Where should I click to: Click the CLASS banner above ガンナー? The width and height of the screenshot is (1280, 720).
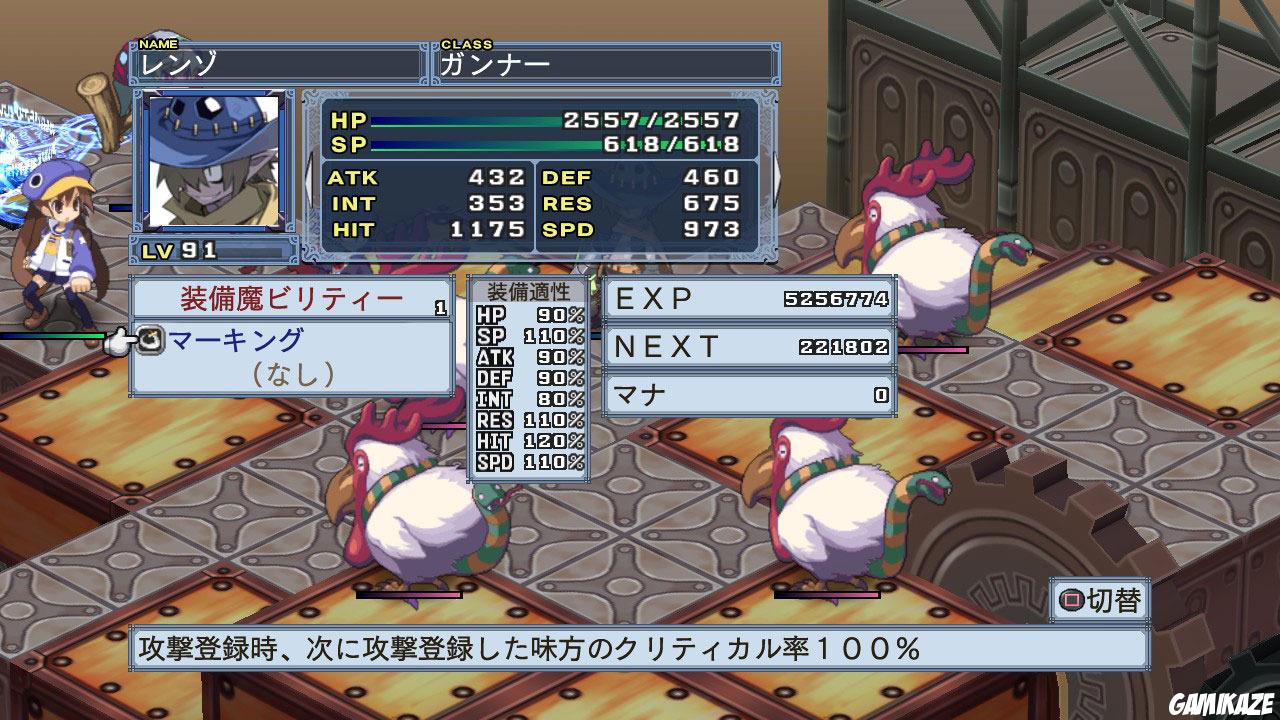(x=466, y=44)
